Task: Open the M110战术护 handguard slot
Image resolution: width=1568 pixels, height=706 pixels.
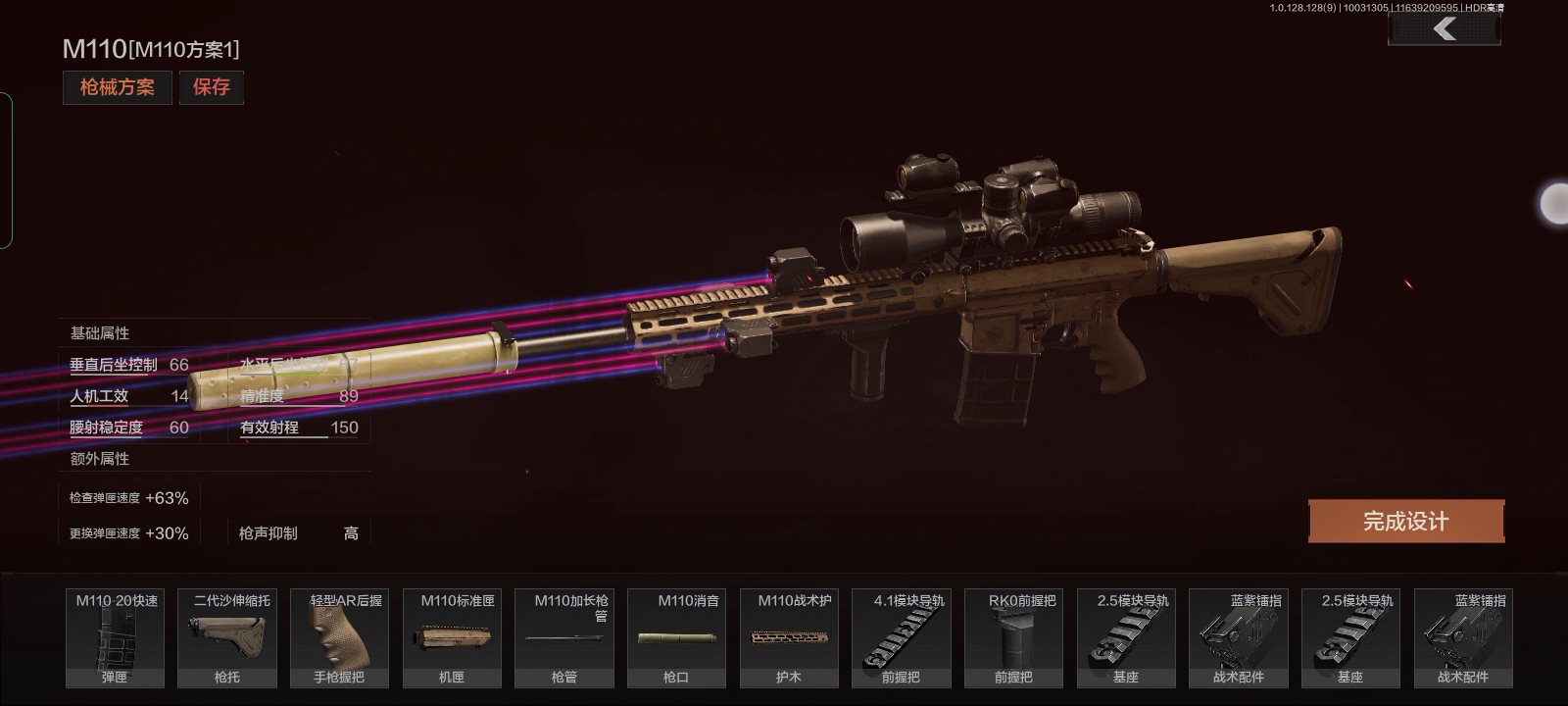Action: coord(789,637)
